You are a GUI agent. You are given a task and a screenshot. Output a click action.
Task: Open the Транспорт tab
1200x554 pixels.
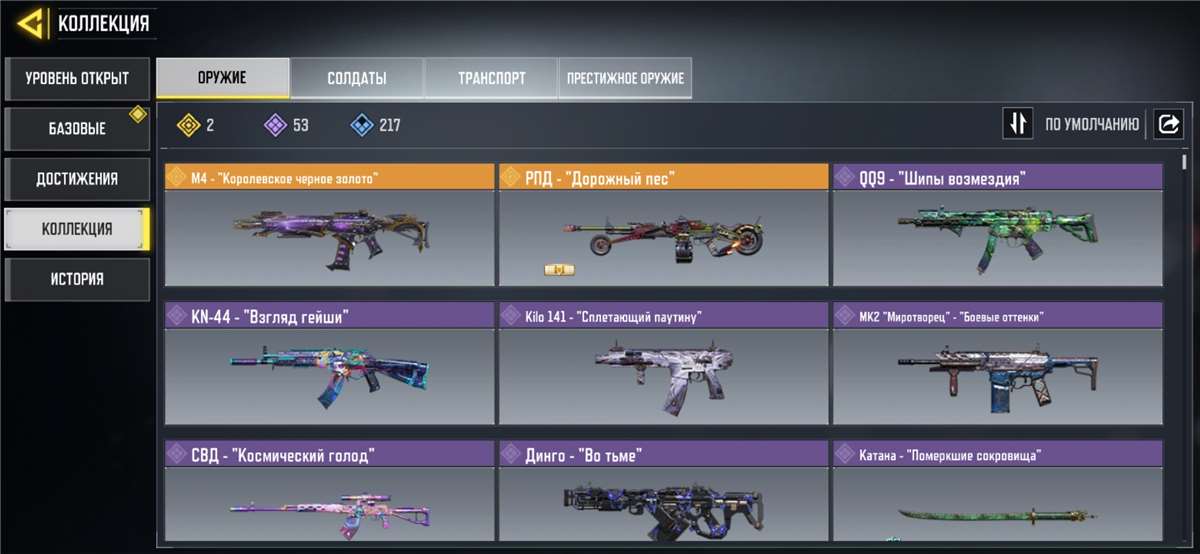[x=491, y=78]
